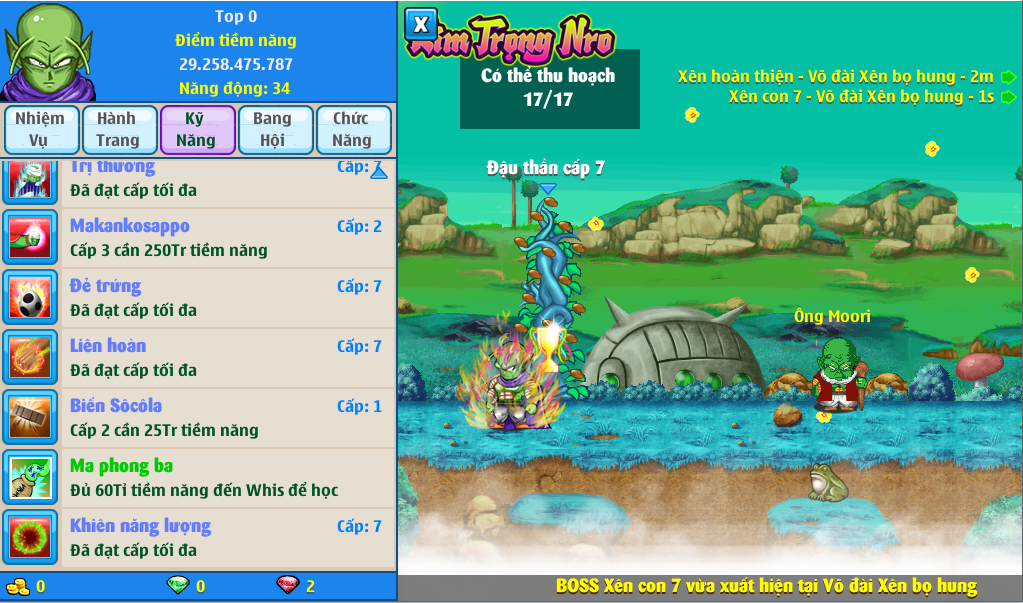Open the Chức Năng tab
This screenshot has height=603, width=1023.
[353, 130]
